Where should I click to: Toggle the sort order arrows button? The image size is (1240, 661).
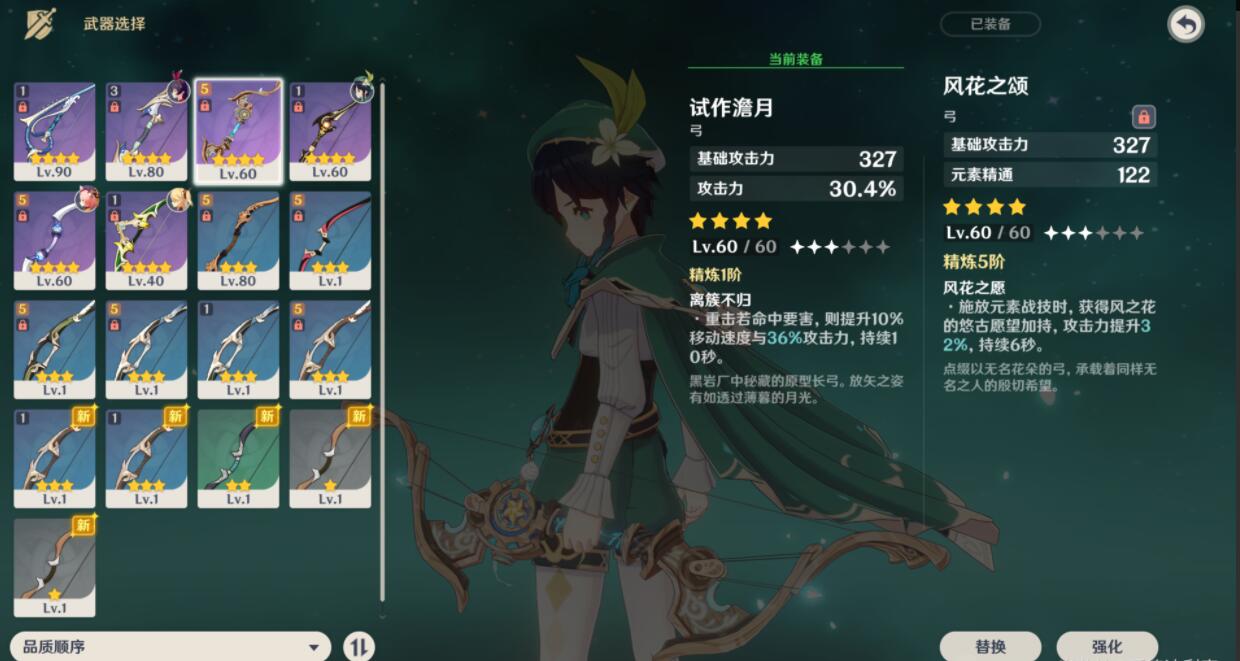359,646
